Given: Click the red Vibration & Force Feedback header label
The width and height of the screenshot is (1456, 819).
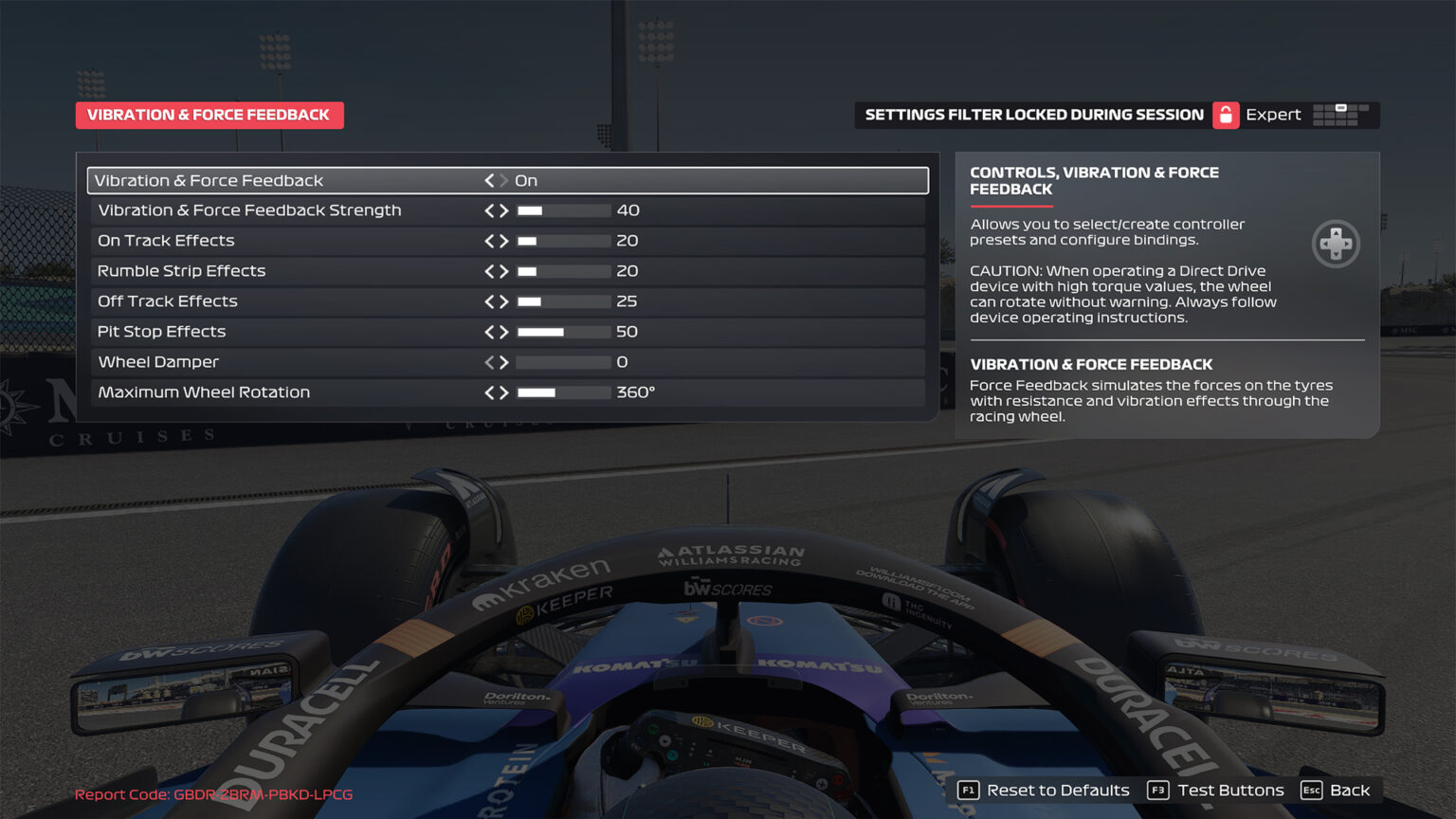Looking at the screenshot, I should [x=209, y=115].
